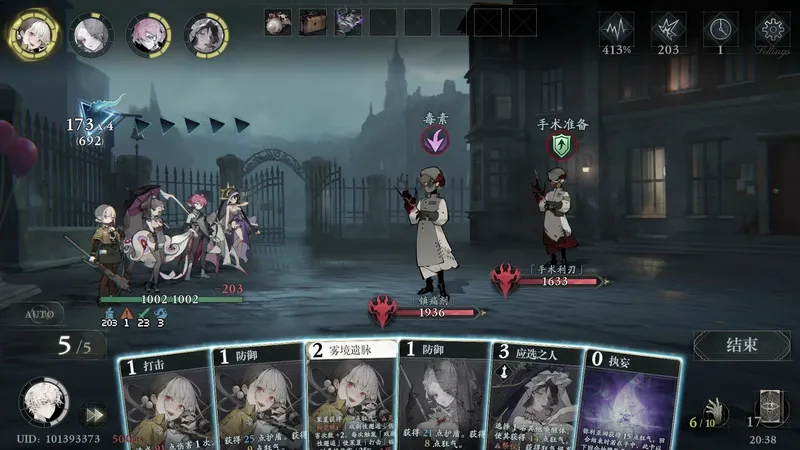Screen dimensions: 800x450
Task: Select the silver-haired second character portrait
Action: 91,33
